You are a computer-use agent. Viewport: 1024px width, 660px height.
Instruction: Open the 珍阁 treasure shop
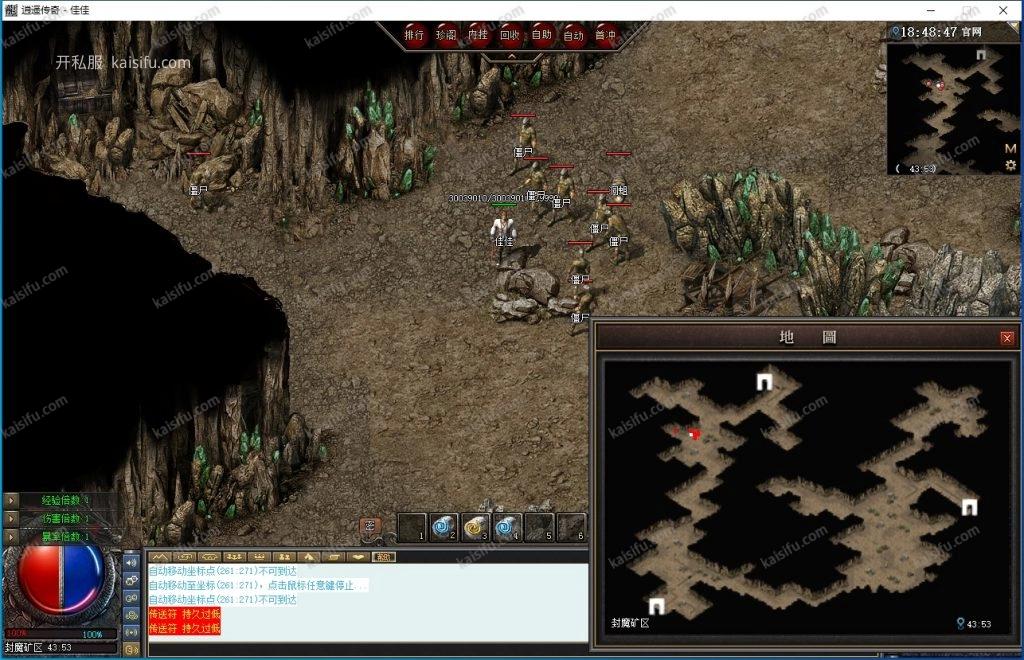[447, 35]
